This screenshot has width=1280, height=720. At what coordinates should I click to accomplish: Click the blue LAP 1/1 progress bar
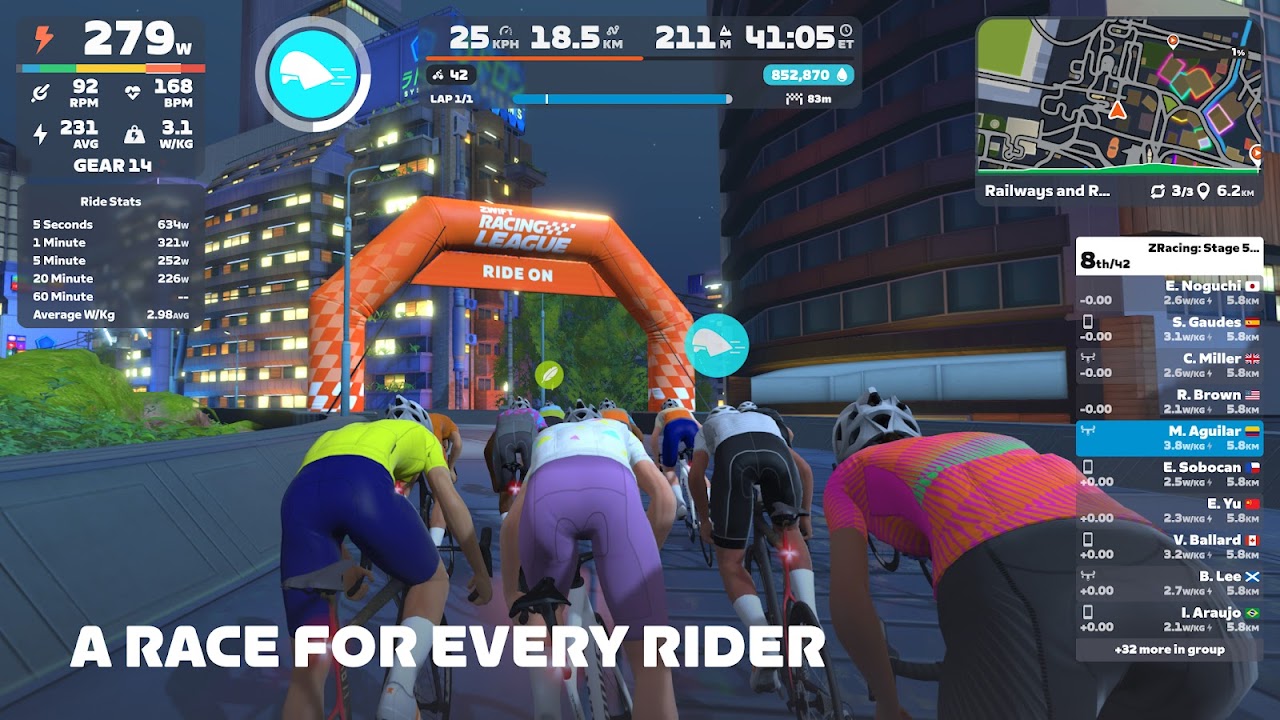(618, 98)
